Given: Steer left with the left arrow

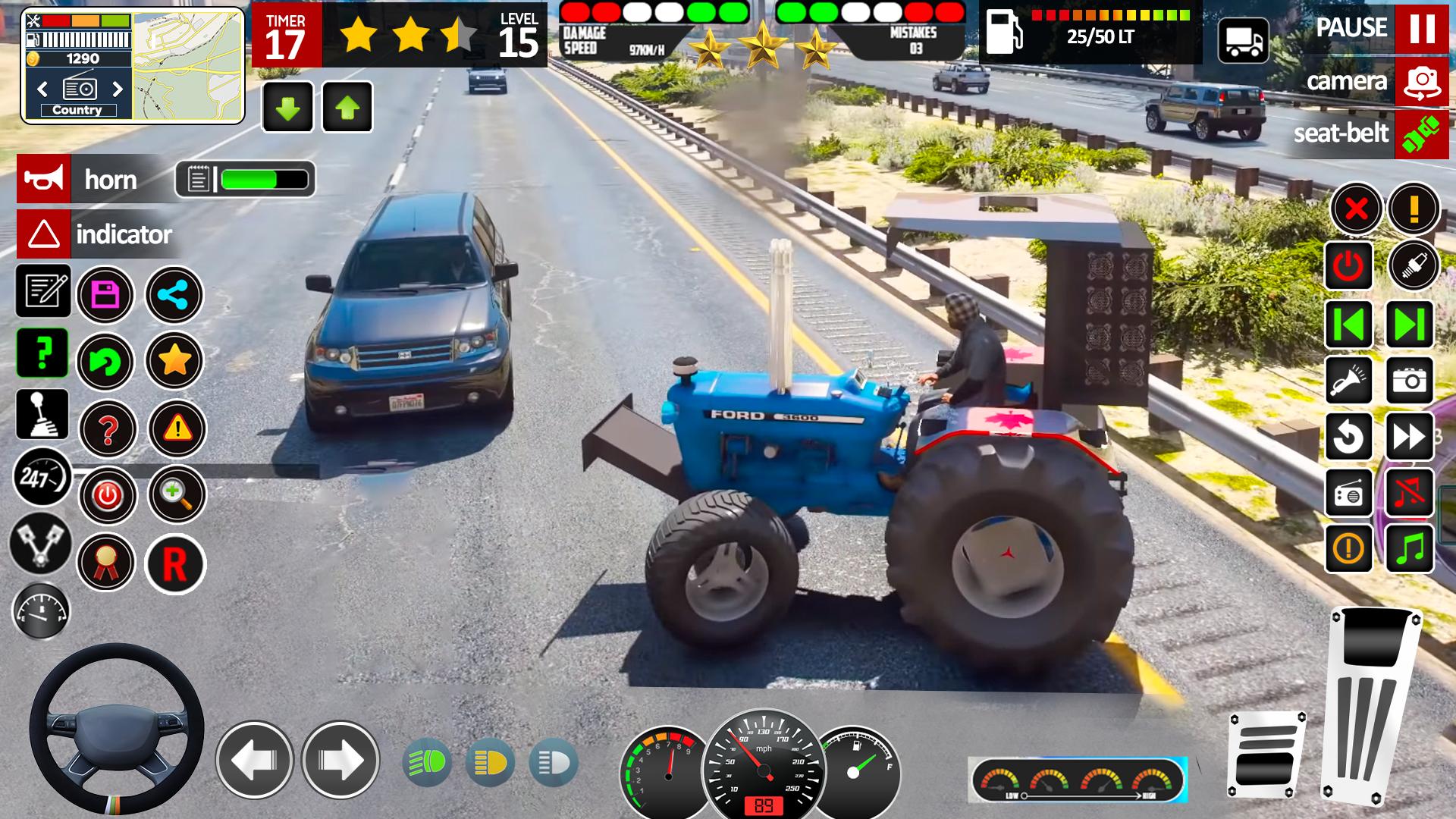Looking at the screenshot, I should click(254, 760).
